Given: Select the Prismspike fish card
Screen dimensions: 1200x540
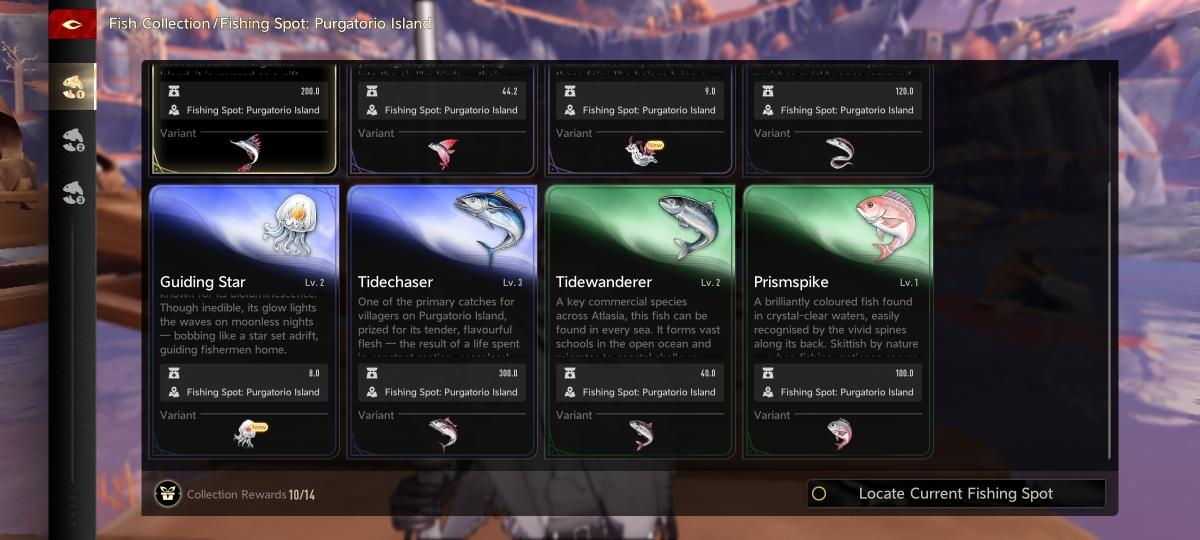Looking at the screenshot, I should click(838, 320).
